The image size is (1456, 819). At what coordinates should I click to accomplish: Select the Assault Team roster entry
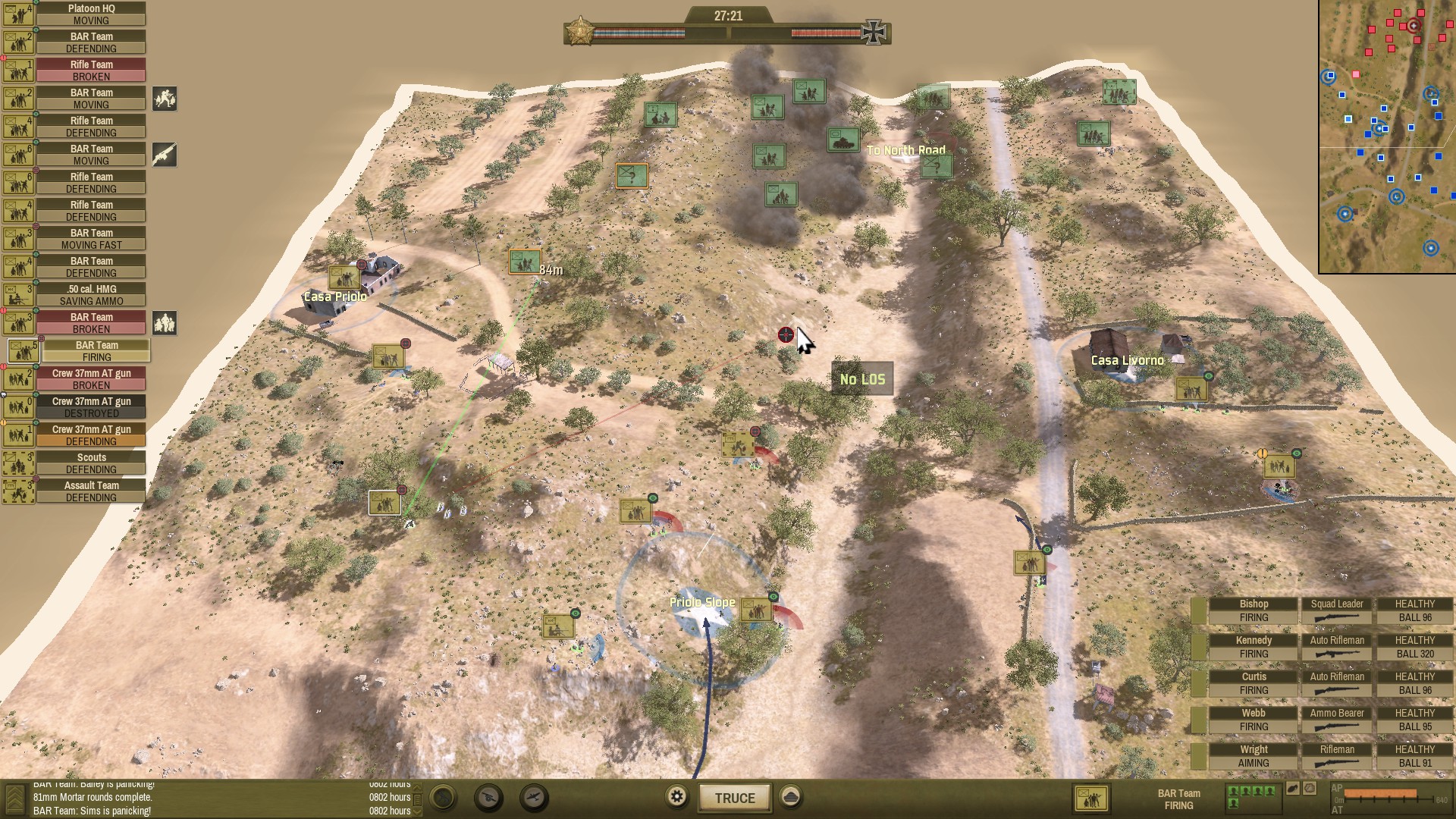90,491
